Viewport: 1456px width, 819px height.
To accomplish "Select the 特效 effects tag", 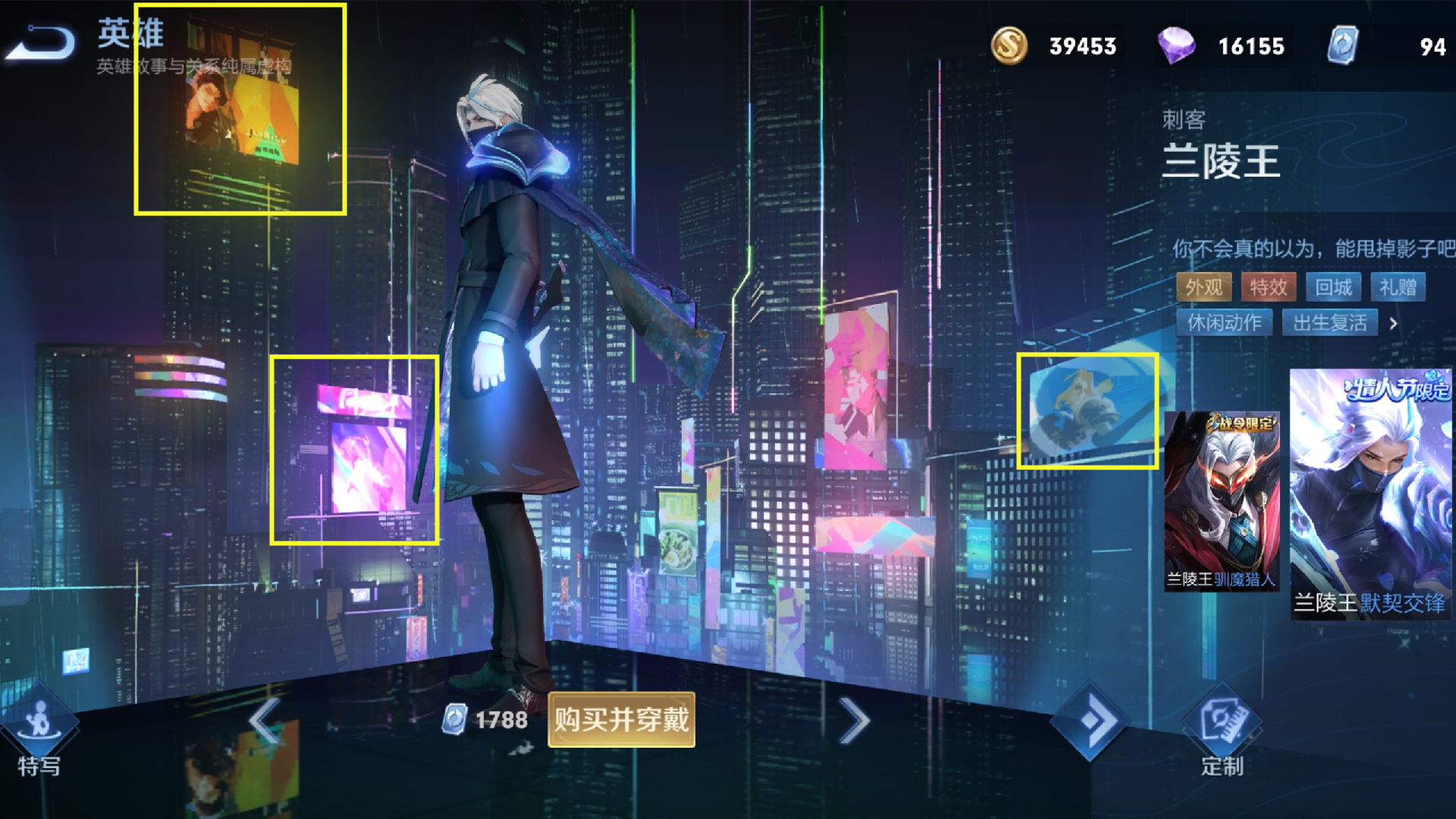I will point(1268,287).
